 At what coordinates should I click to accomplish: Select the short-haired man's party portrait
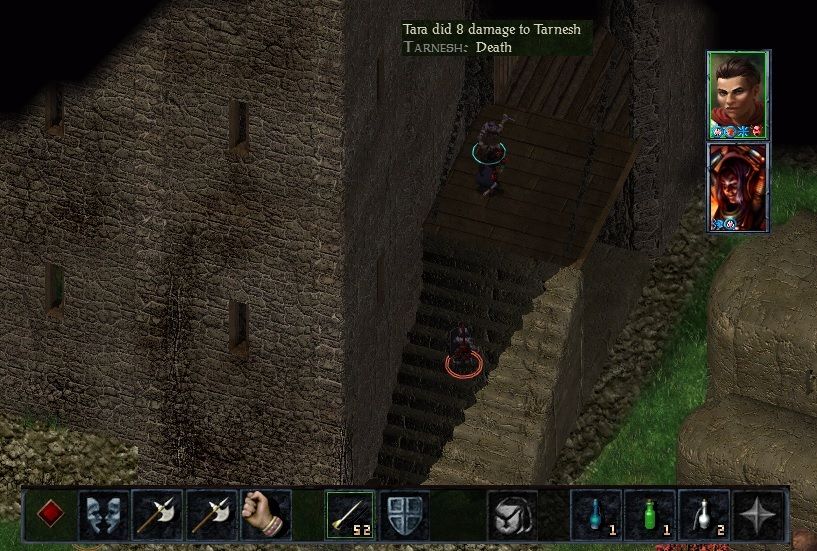tap(737, 95)
